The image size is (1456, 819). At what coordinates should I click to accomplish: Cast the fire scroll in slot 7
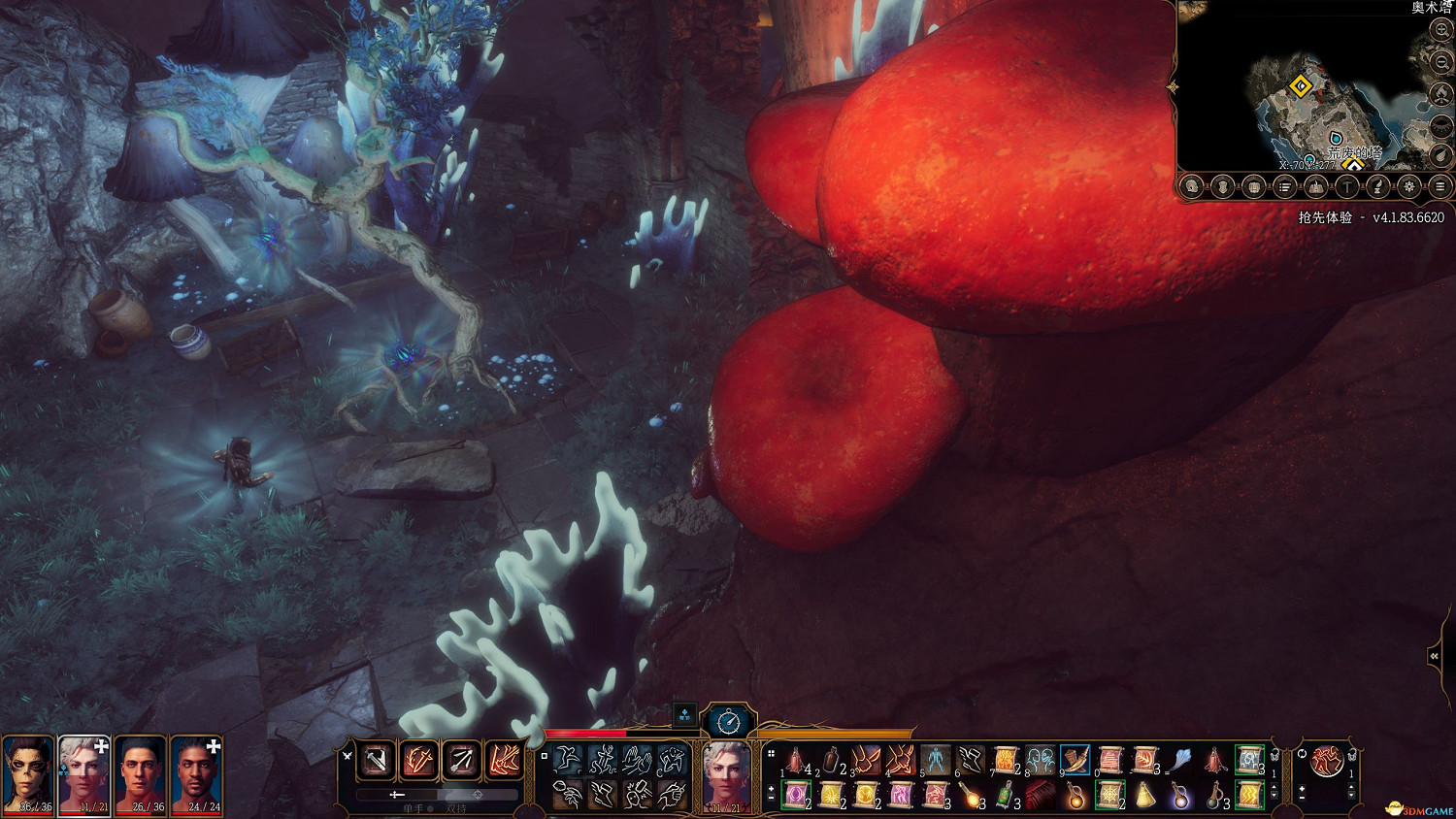(x=1006, y=760)
